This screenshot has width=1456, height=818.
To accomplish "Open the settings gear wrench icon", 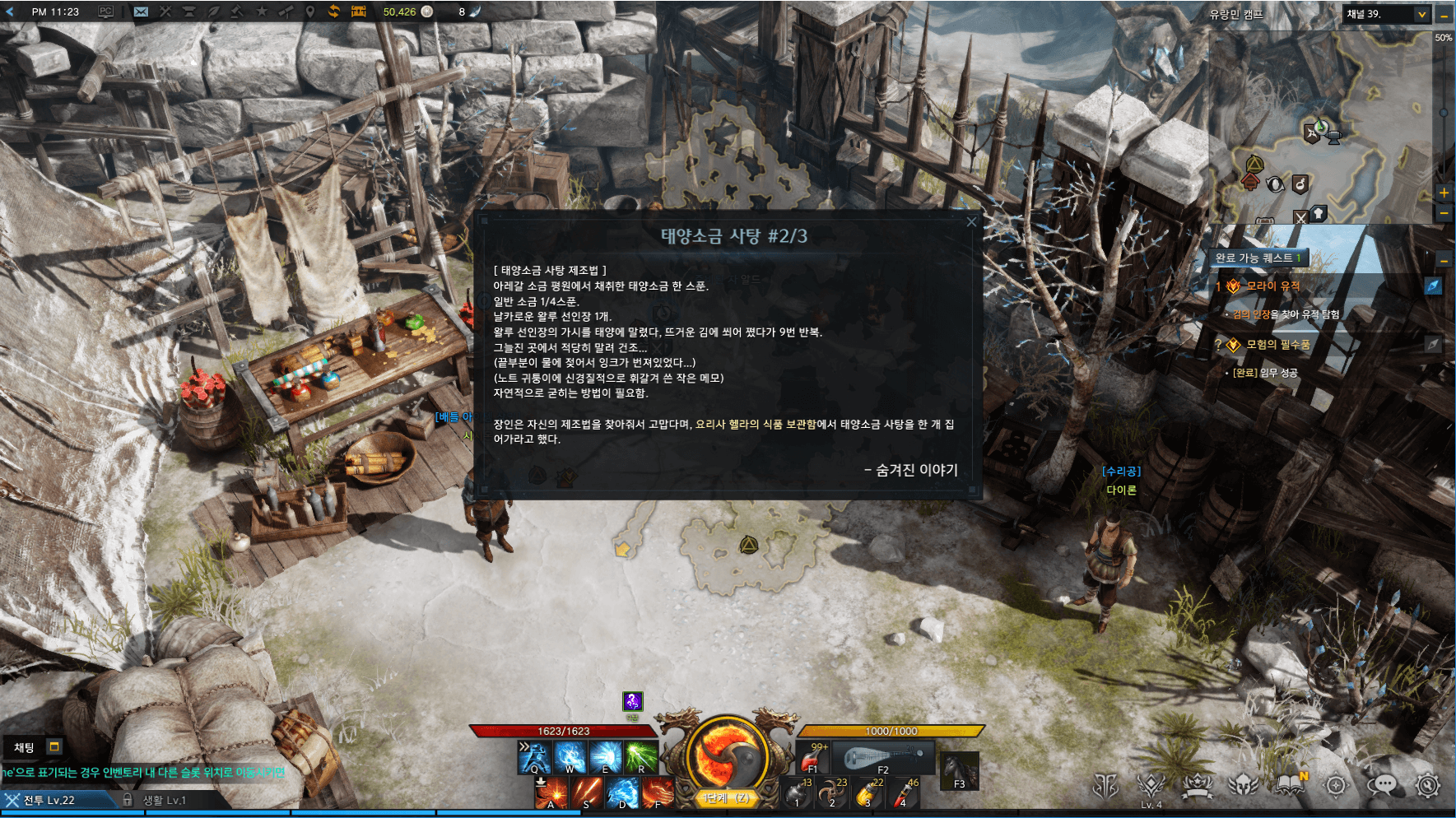I will (x=1428, y=785).
